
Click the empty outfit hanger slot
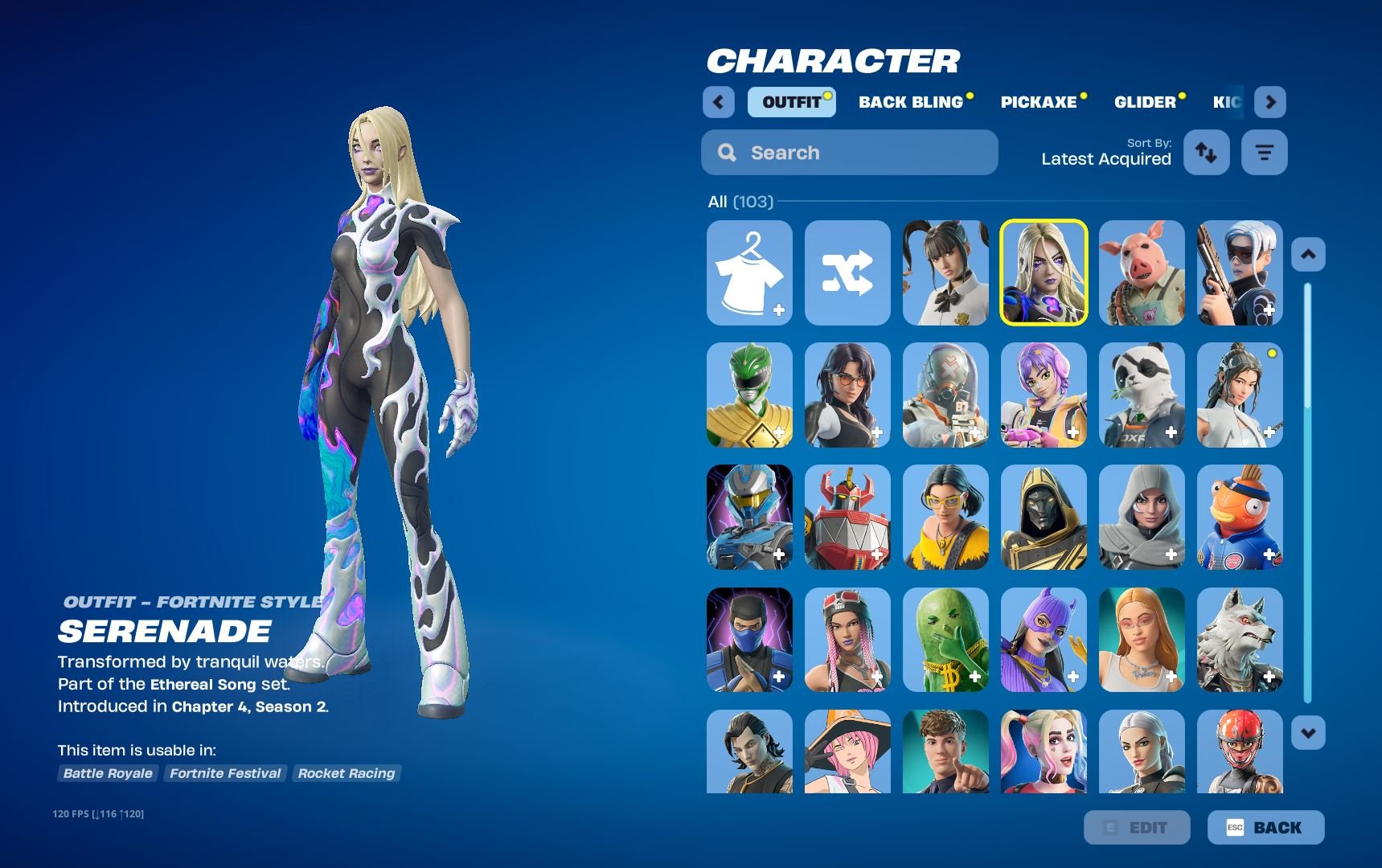(748, 273)
